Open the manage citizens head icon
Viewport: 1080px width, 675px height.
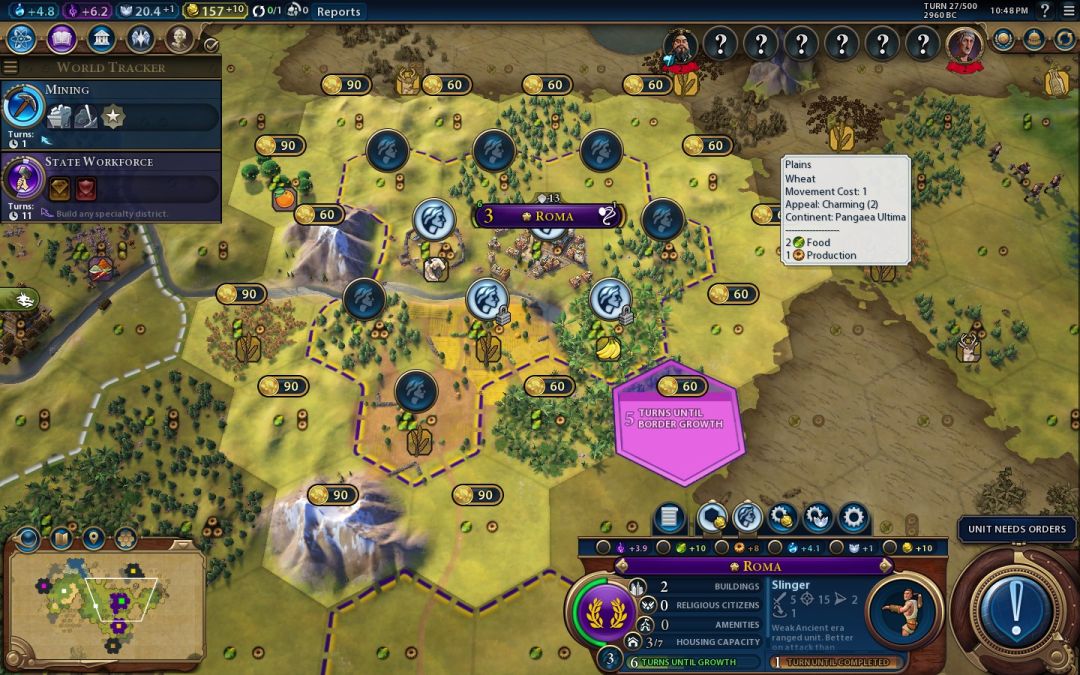coord(747,518)
